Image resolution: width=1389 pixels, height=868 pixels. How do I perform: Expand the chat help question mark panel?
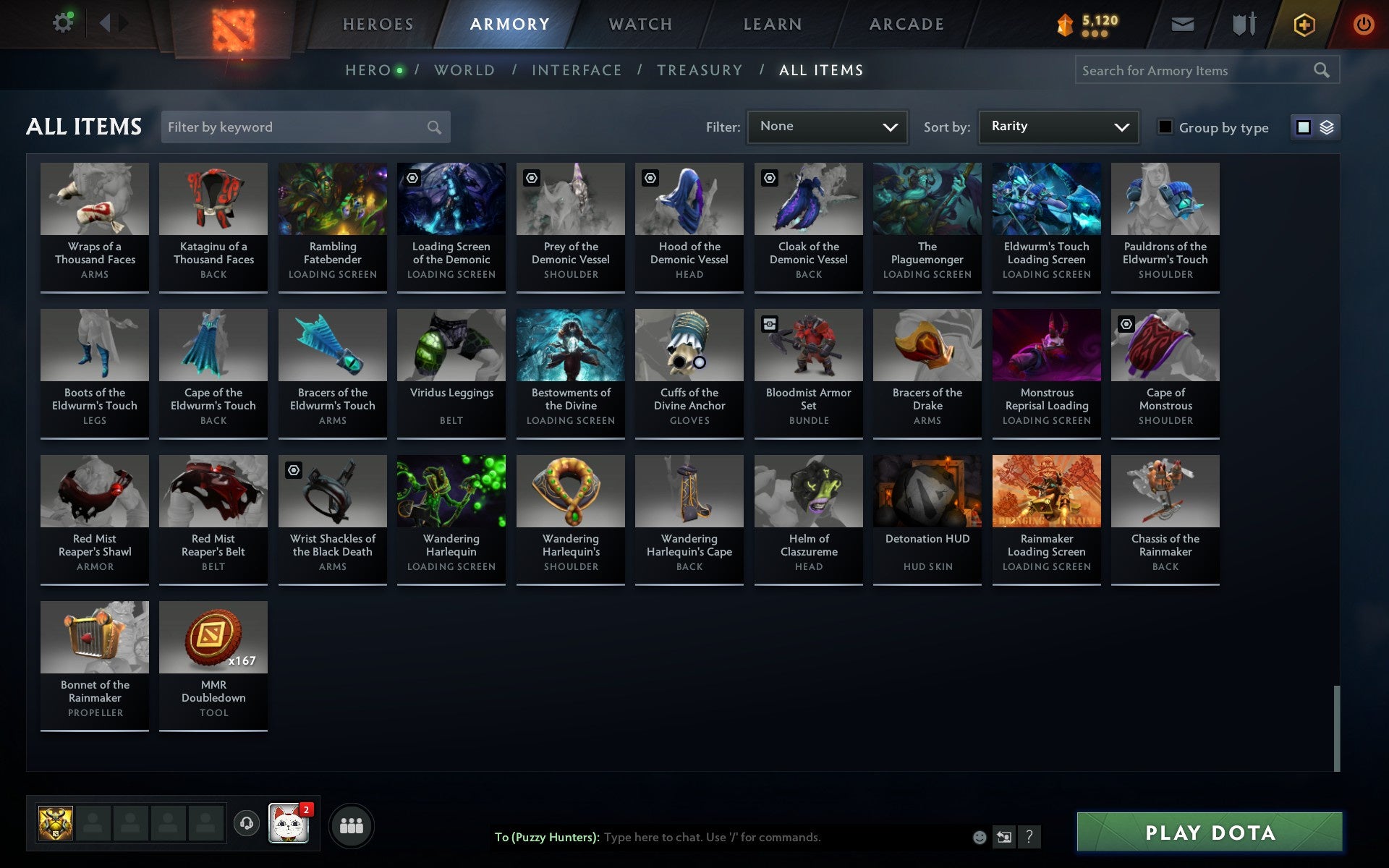pyautogui.click(x=1028, y=838)
